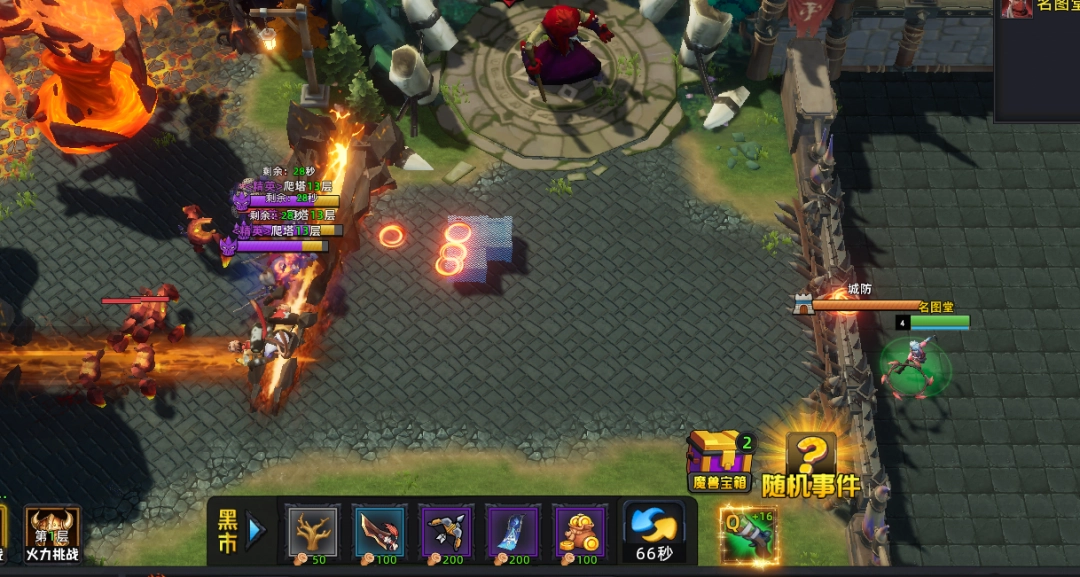Refresh the black market shop items

pos(653,531)
